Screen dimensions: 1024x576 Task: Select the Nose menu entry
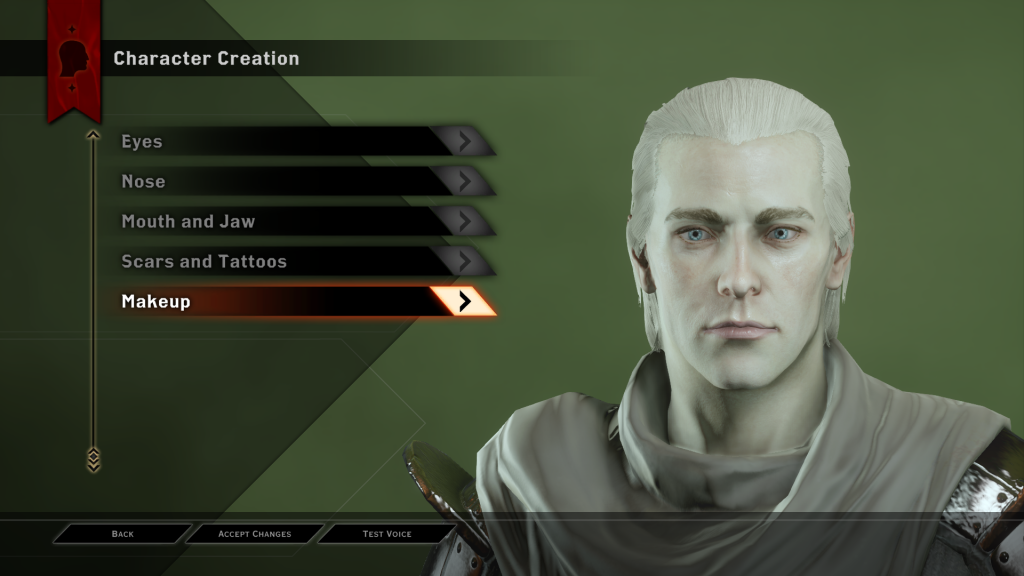[x=300, y=181]
